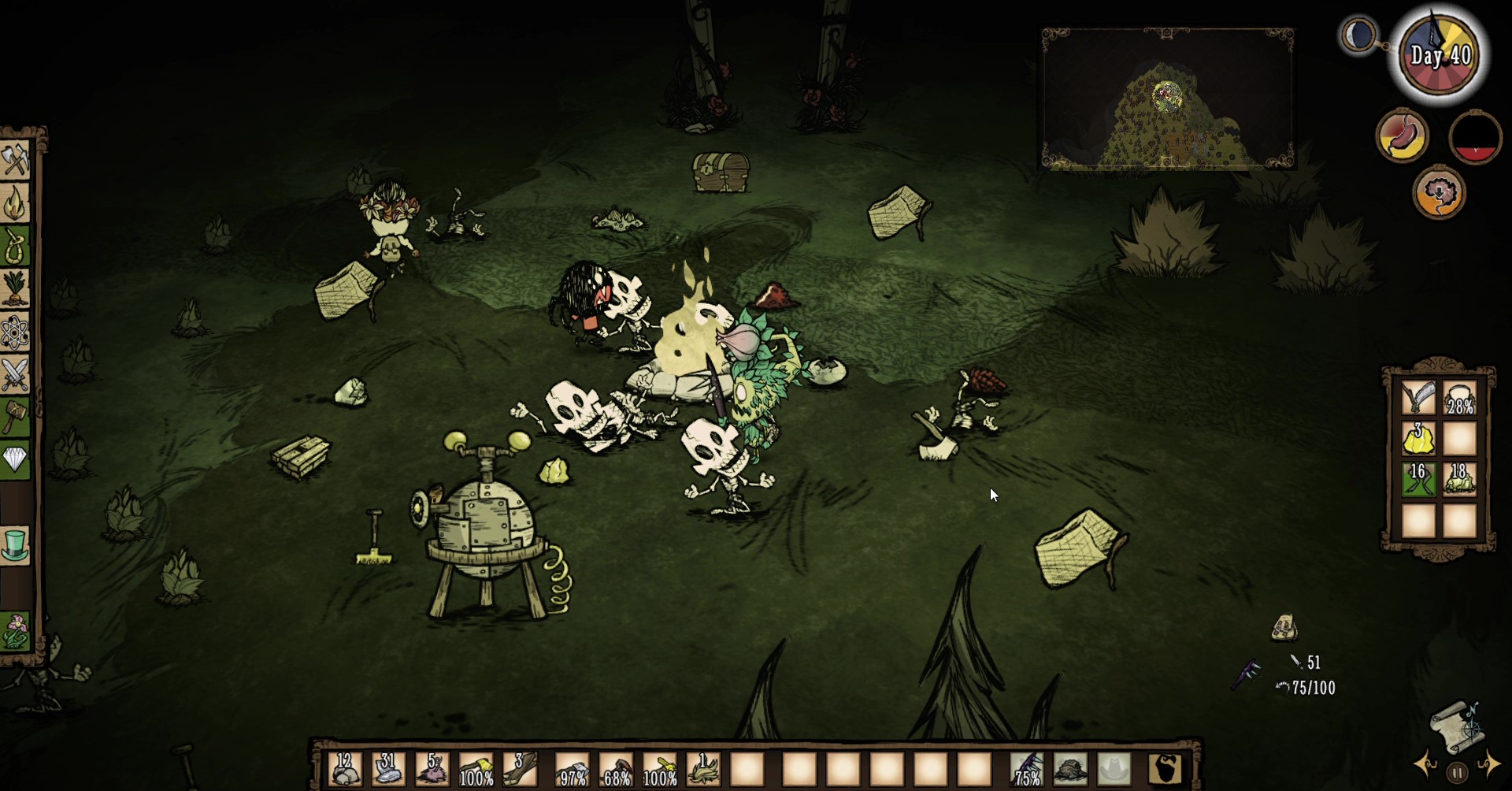Viewport: 1512px width, 791px height.
Task: Open the Science atom crafting tab
Action: click(x=16, y=332)
